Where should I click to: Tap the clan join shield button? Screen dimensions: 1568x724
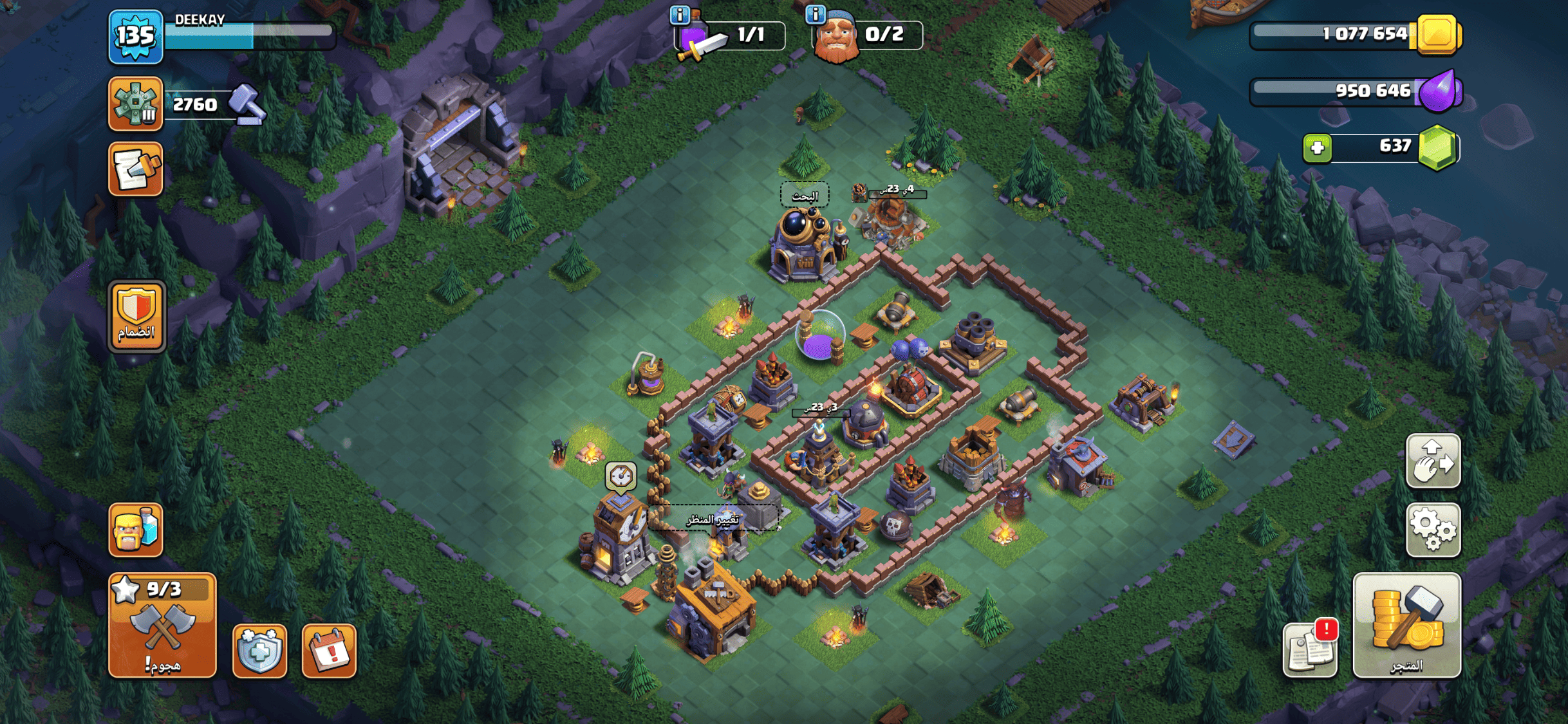[x=136, y=316]
